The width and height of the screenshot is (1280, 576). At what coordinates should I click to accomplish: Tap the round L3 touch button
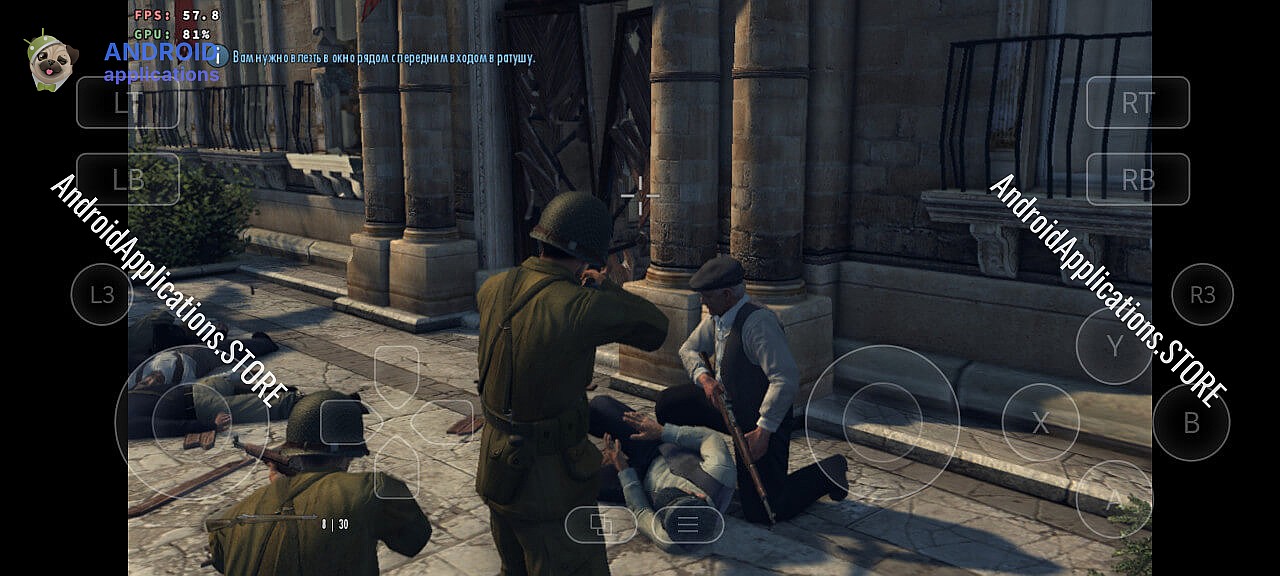tap(102, 294)
